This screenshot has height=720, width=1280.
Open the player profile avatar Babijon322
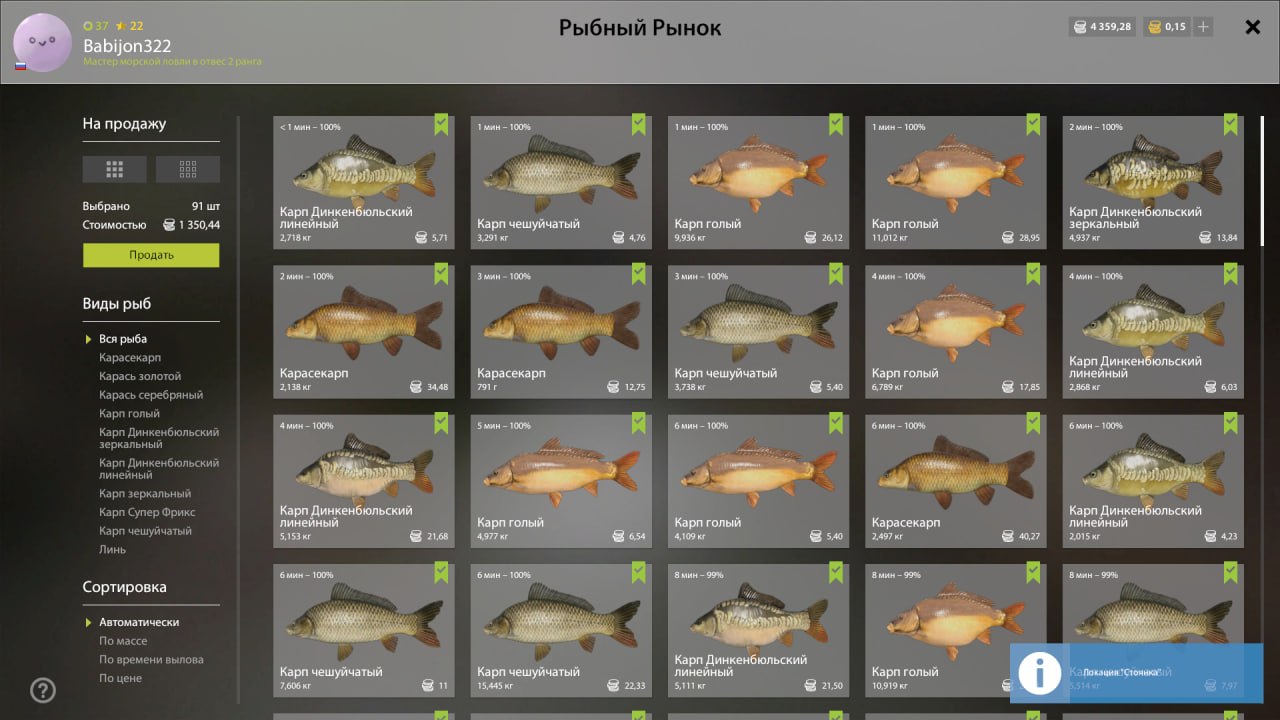tap(42, 43)
